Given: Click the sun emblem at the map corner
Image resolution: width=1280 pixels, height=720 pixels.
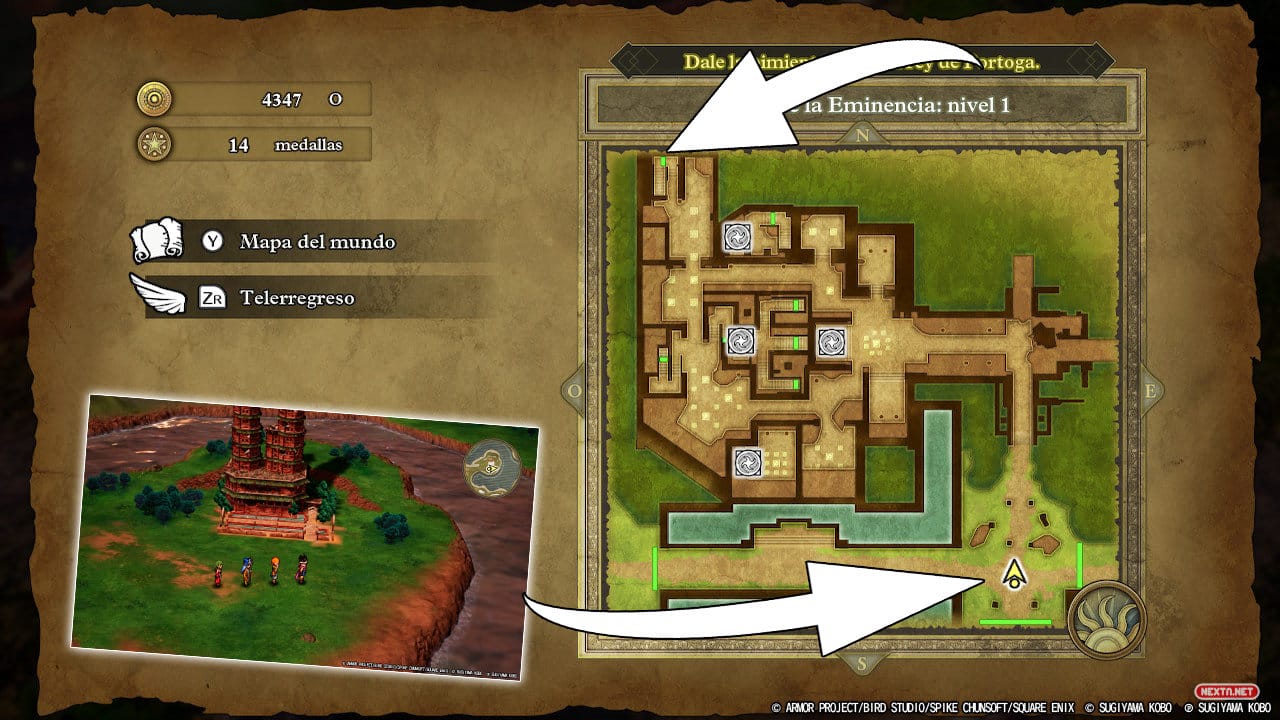Looking at the screenshot, I should (x=1105, y=619).
